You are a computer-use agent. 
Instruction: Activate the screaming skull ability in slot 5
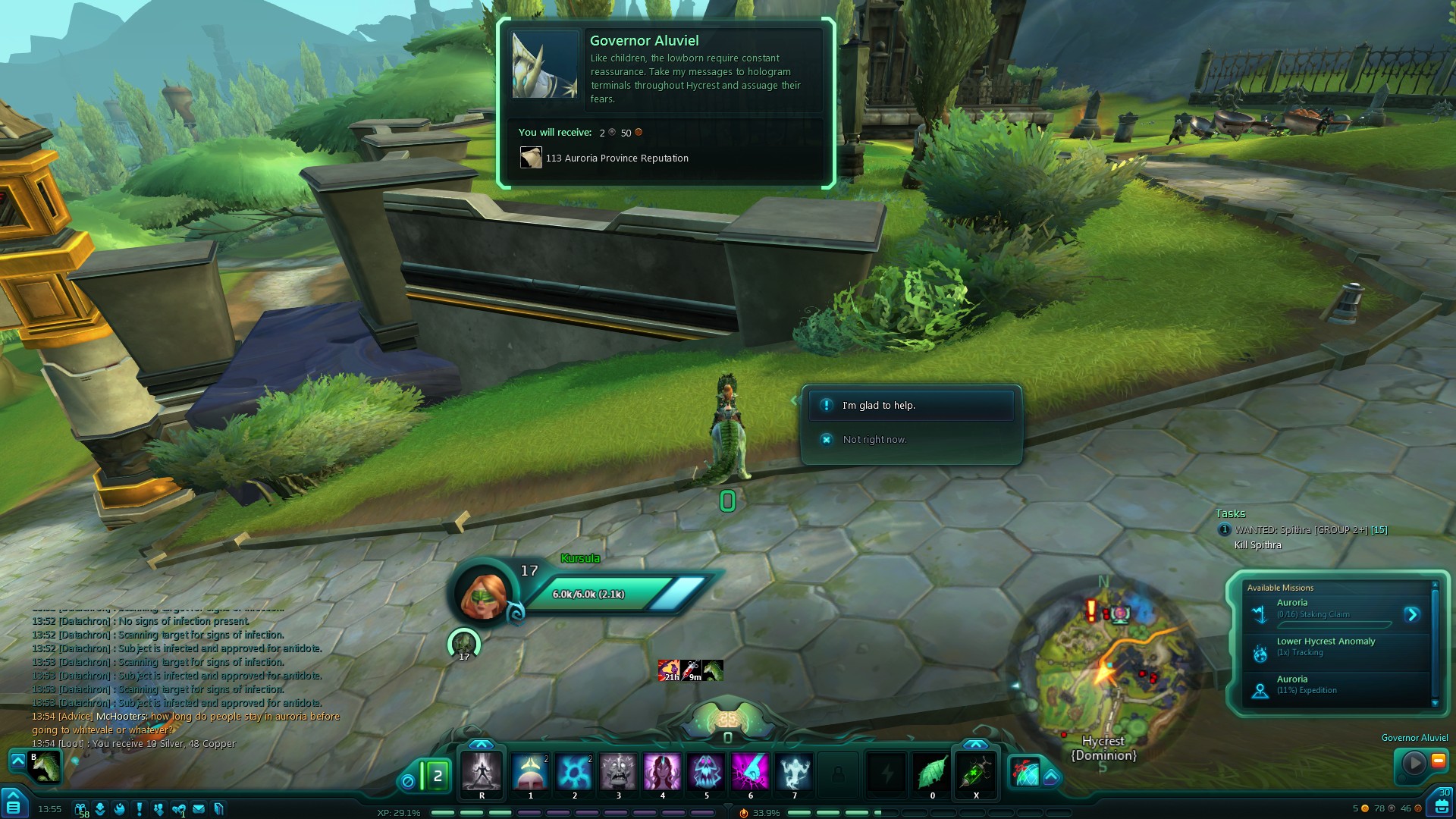point(706,772)
